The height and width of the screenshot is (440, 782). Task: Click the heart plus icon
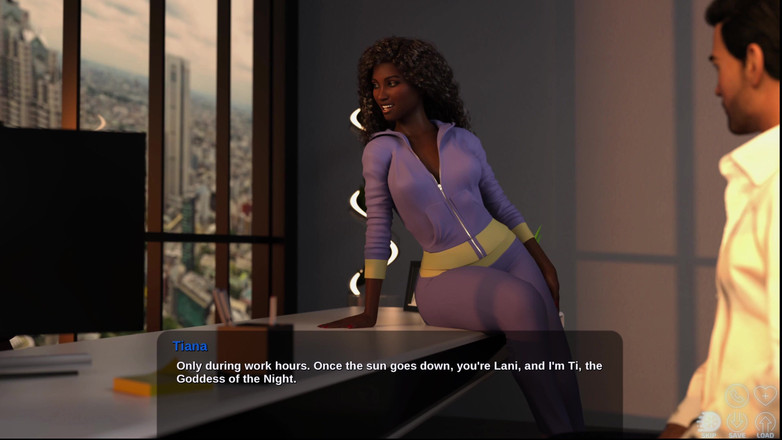pyautogui.click(x=766, y=394)
